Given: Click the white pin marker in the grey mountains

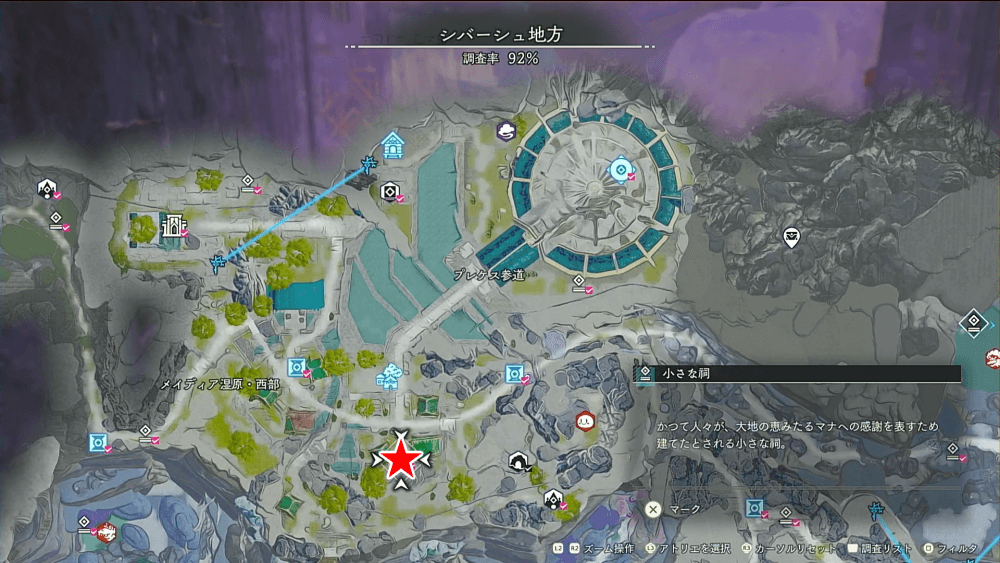Looking at the screenshot, I should tap(792, 237).
